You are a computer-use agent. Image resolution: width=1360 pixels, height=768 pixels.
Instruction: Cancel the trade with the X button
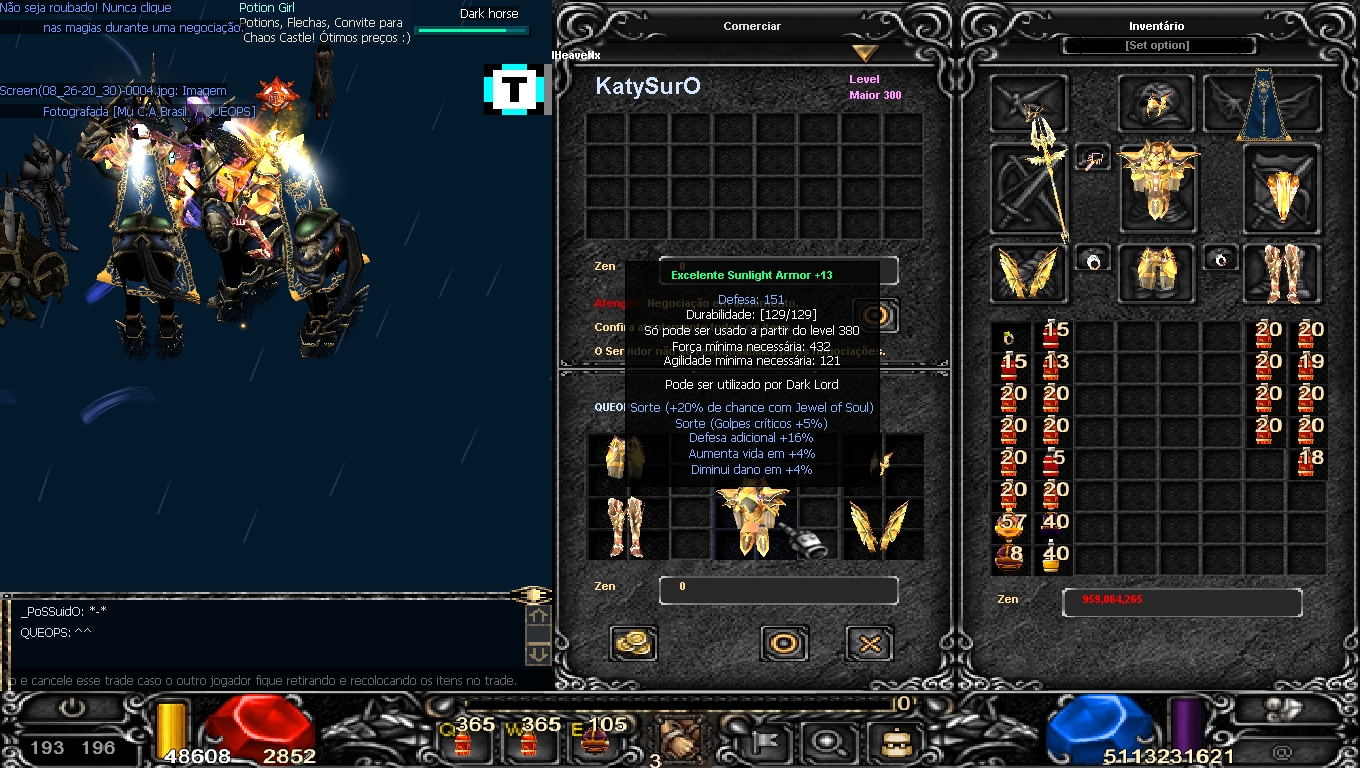869,643
